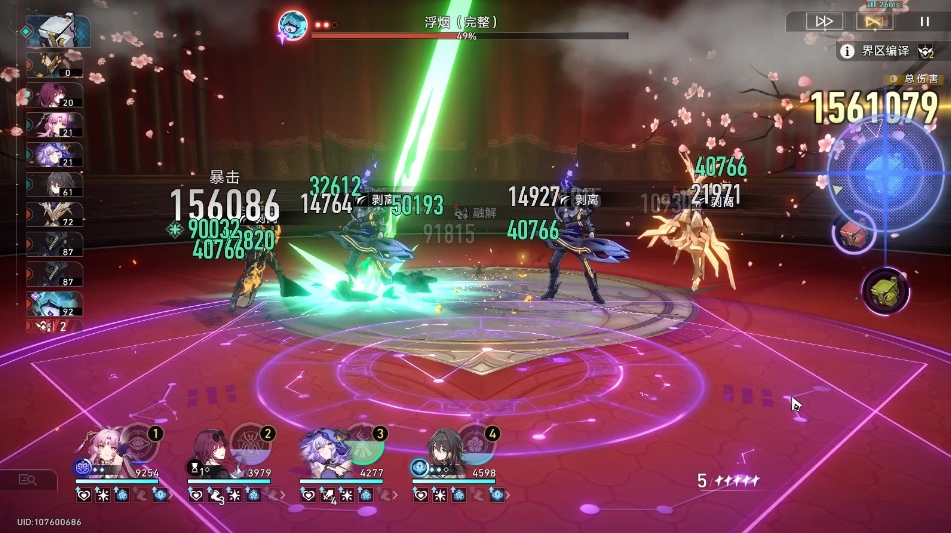Expand the first character's buff icons arrow
Viewport: 951px width, 533px height.
click(x=167, y=495)
